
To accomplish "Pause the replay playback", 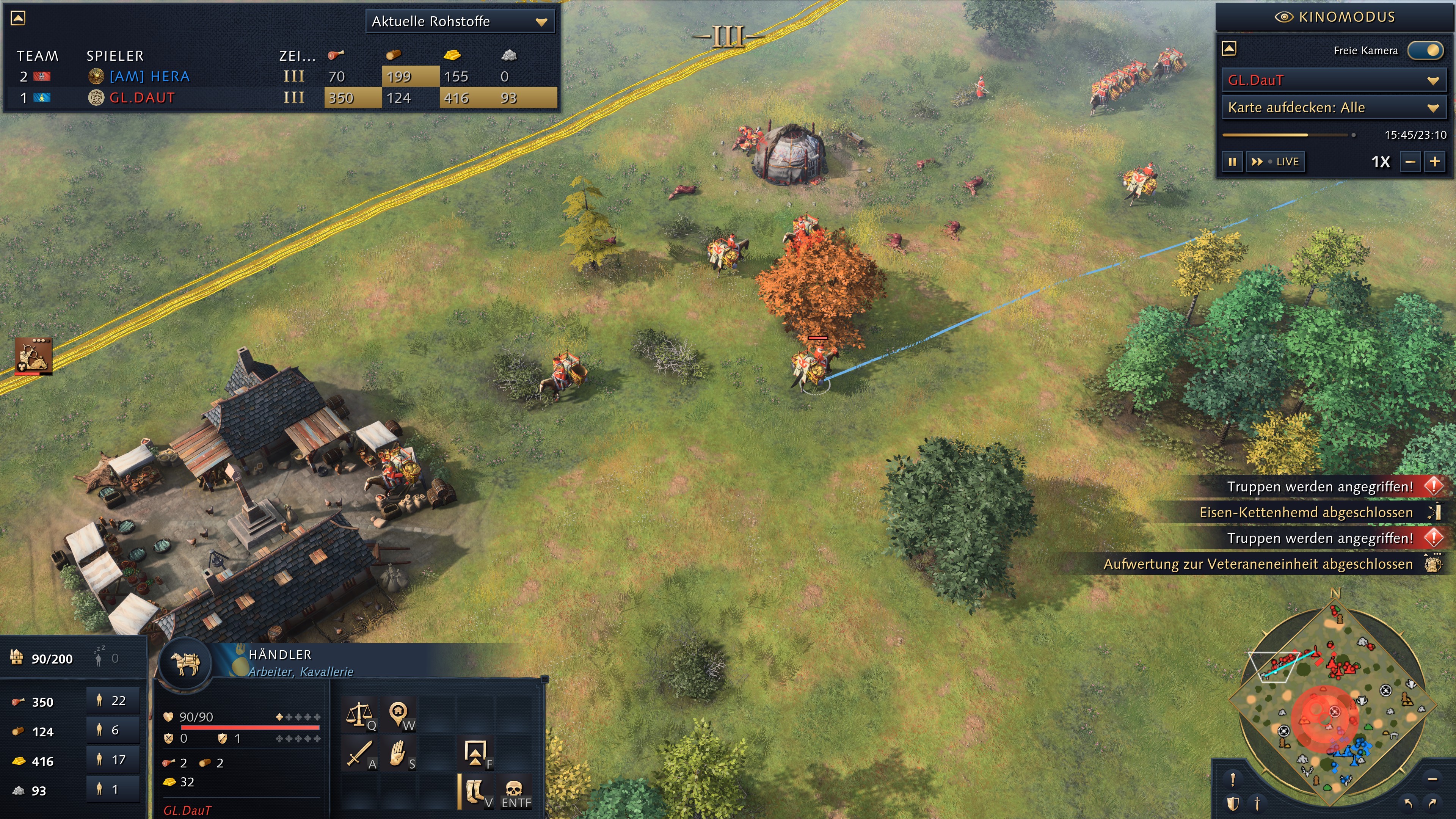I will (1232, 162).
